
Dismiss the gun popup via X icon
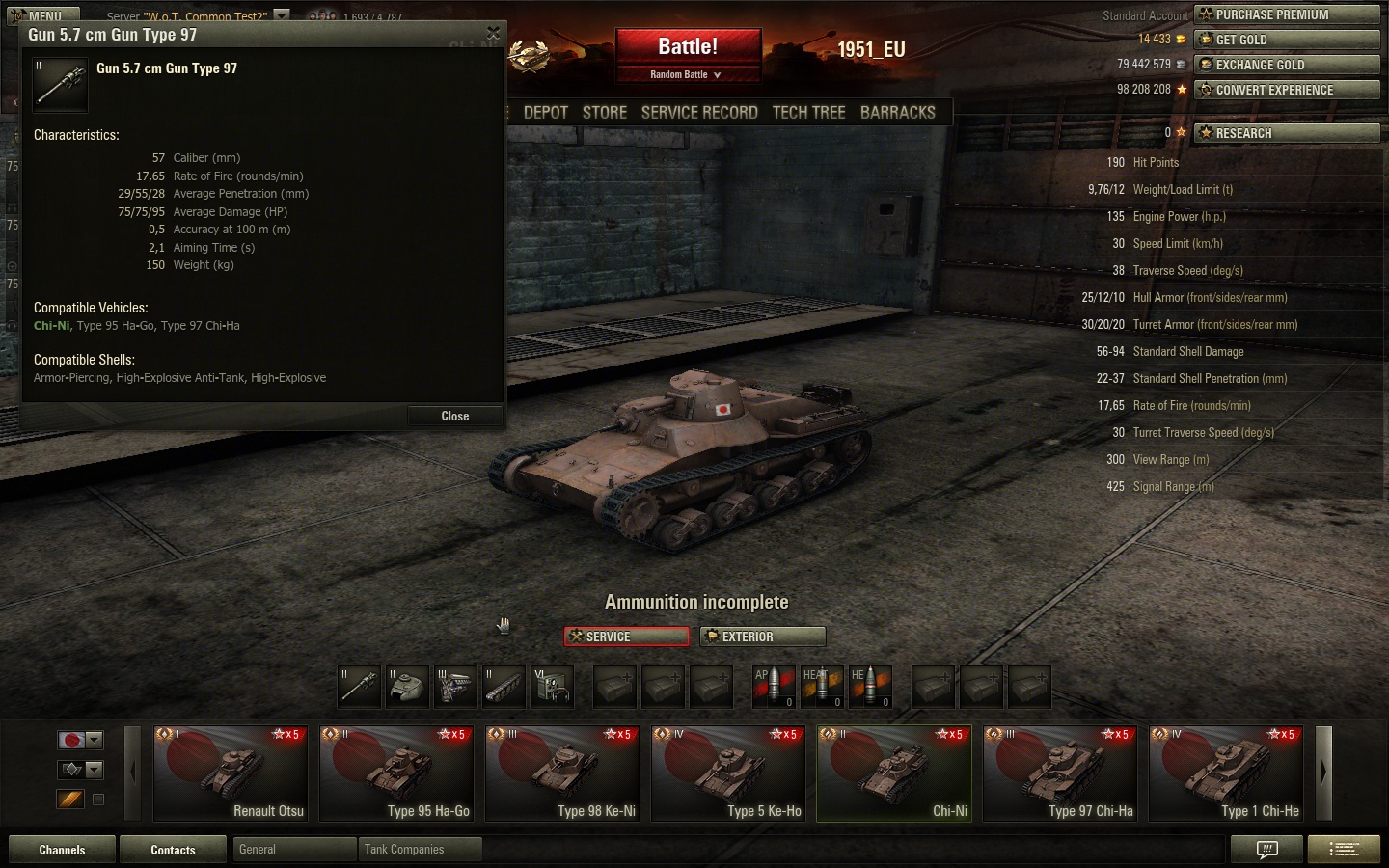click(493, 34)
